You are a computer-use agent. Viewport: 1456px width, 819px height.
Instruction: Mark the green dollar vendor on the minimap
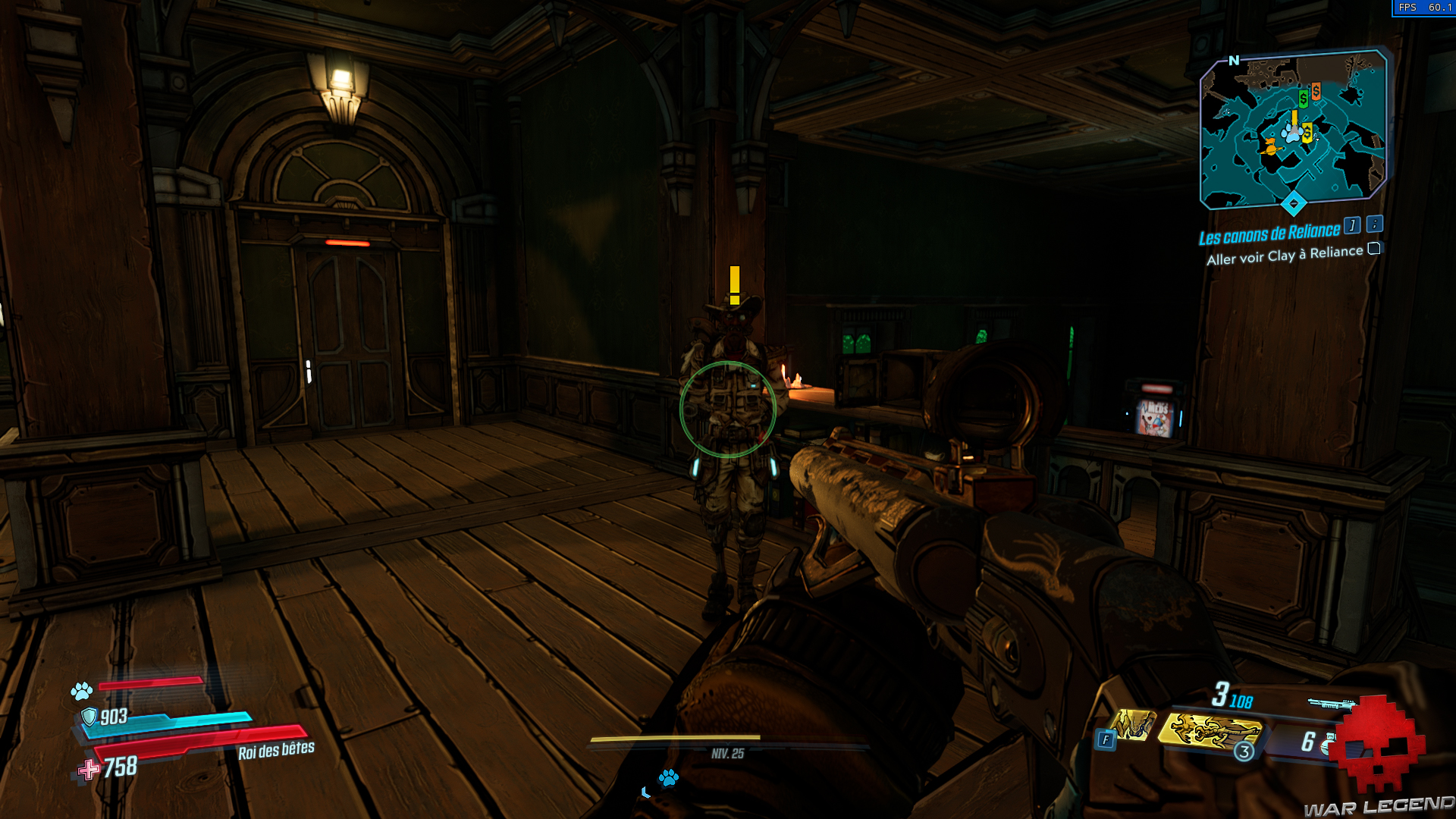[1302, 99]
